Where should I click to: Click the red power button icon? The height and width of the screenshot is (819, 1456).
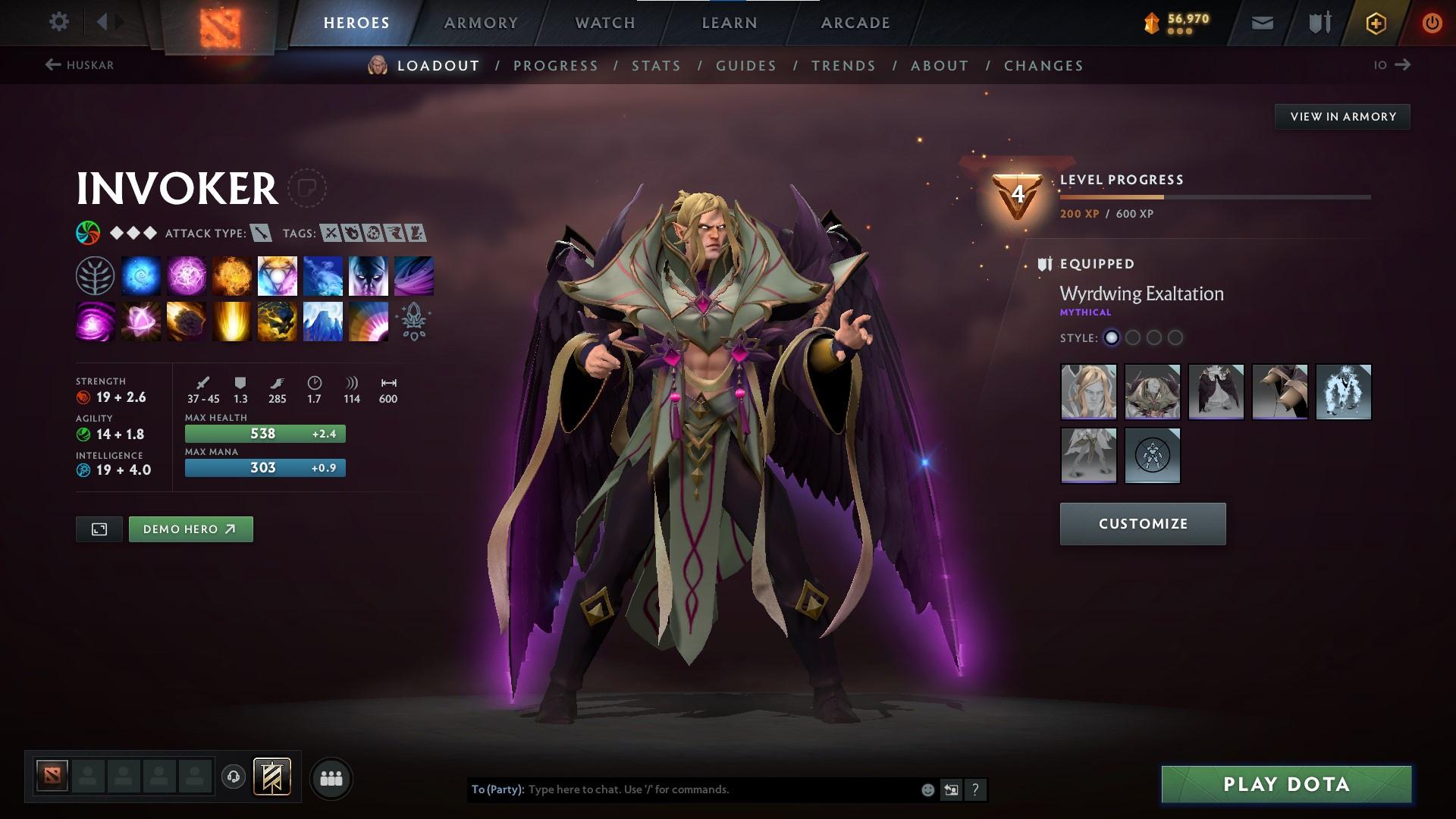[x=1430, y=22]
